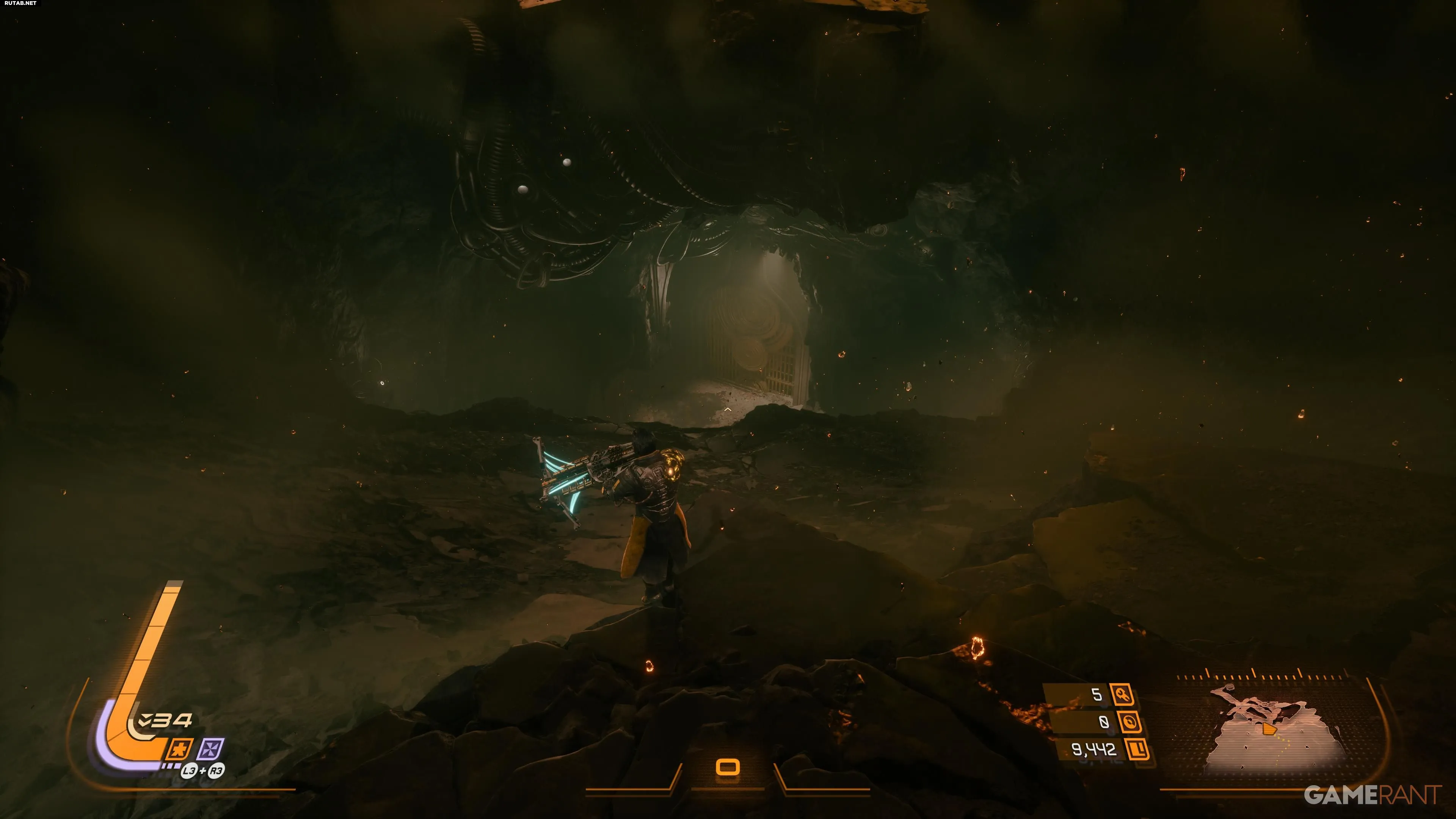The image size is (1456, 819).
Task: Click the player arrow marker on minimap
Action: (x=1269, y=730)
